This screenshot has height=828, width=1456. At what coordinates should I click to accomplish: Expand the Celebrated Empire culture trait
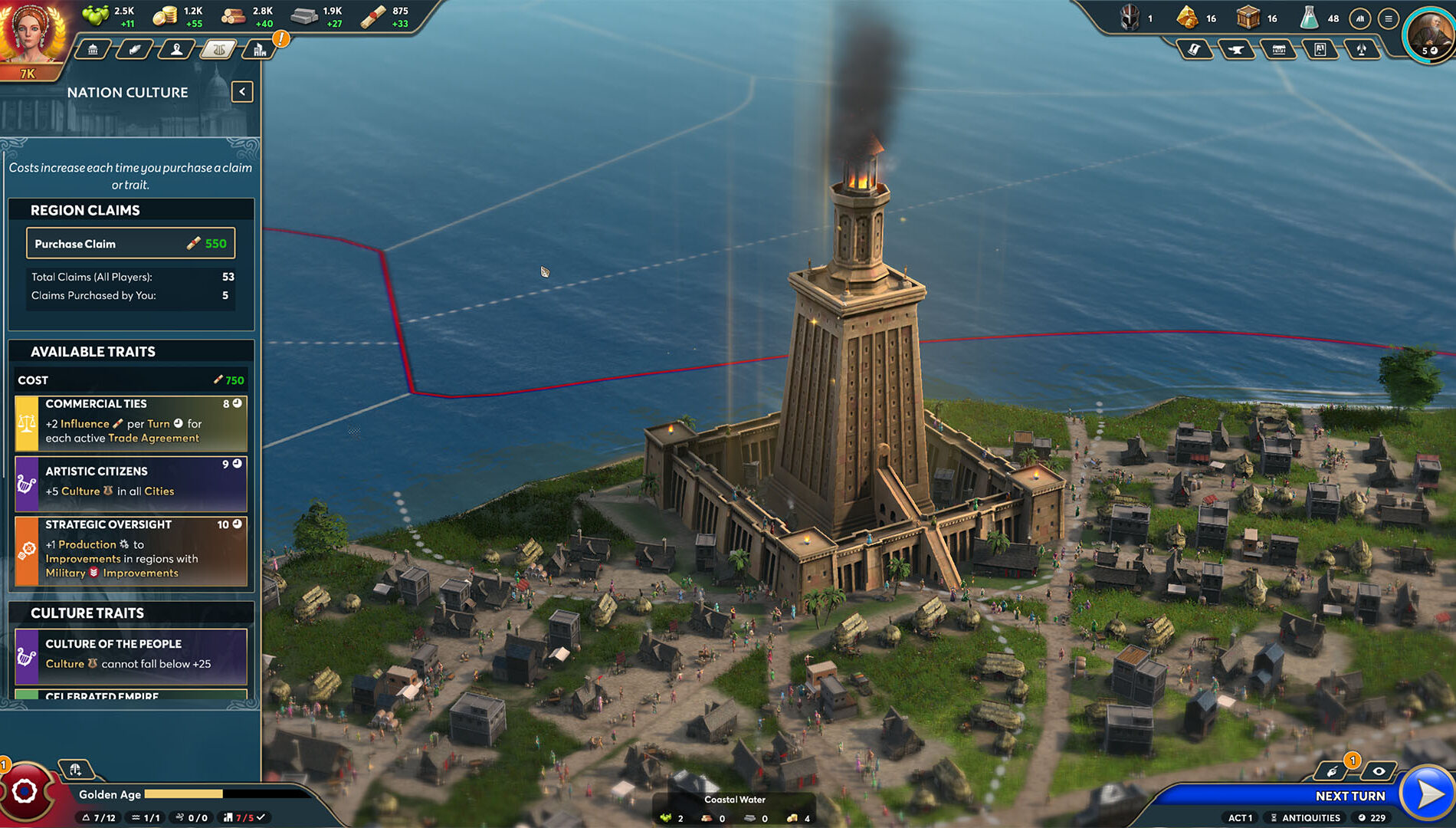130,696
